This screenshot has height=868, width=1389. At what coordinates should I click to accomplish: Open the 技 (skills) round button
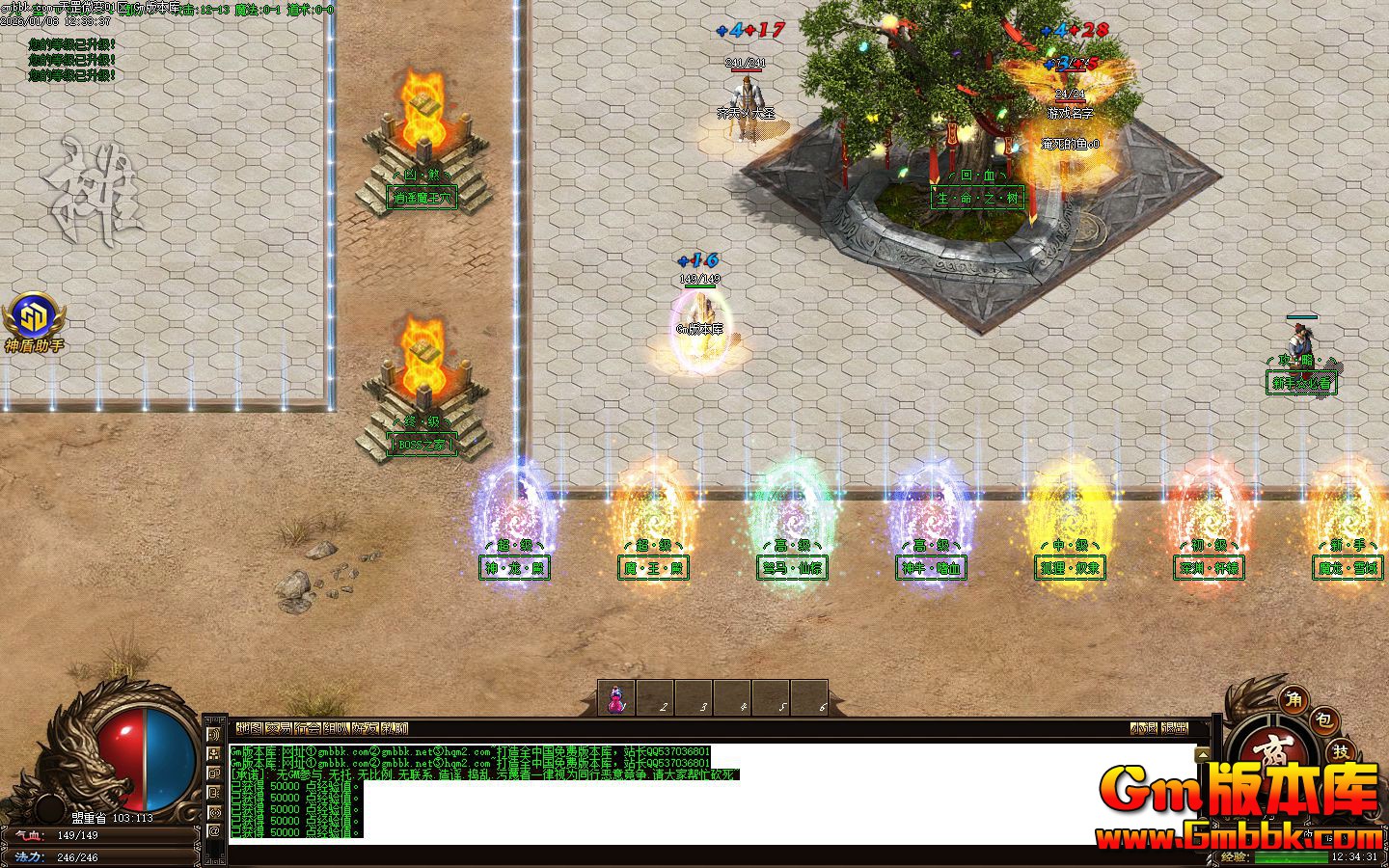1342,750
